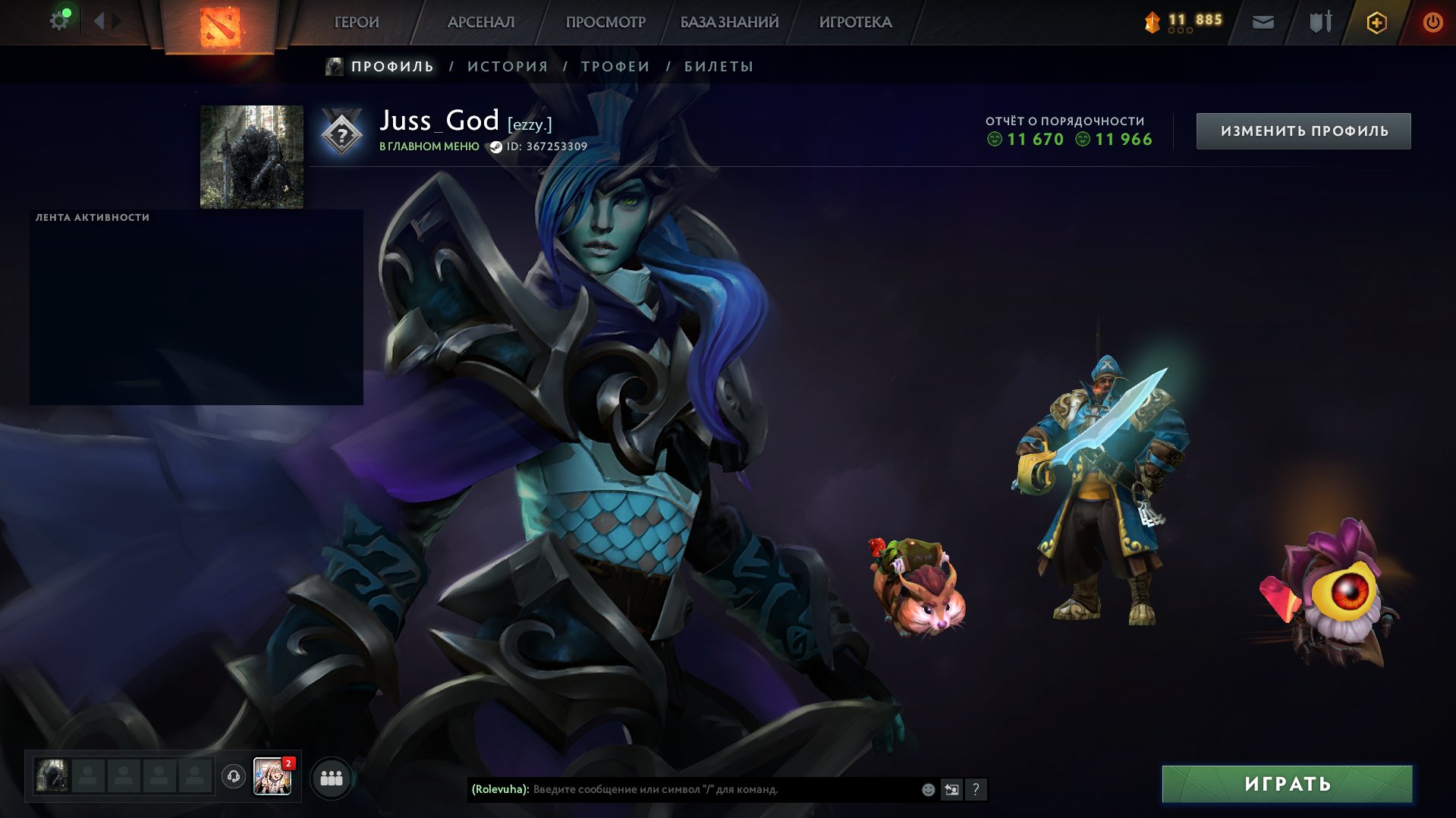
Task: Open the chat emoticon picker
Action: pos(928,789)
